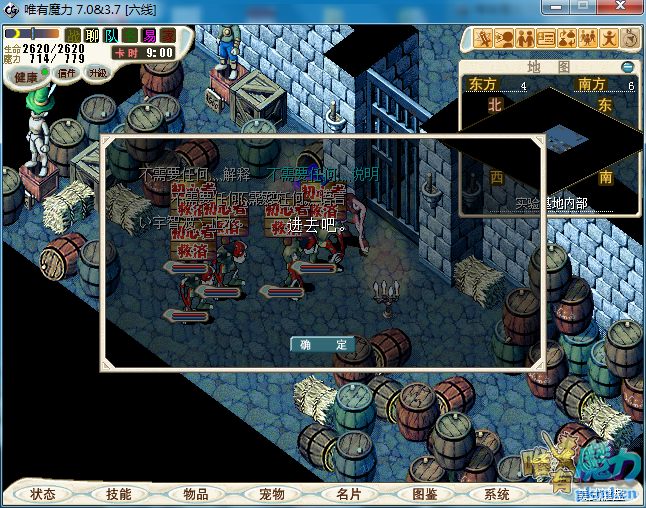Open the 宠物 pets menu
This screenshot has height=508, width=646.
coord(271,494)
